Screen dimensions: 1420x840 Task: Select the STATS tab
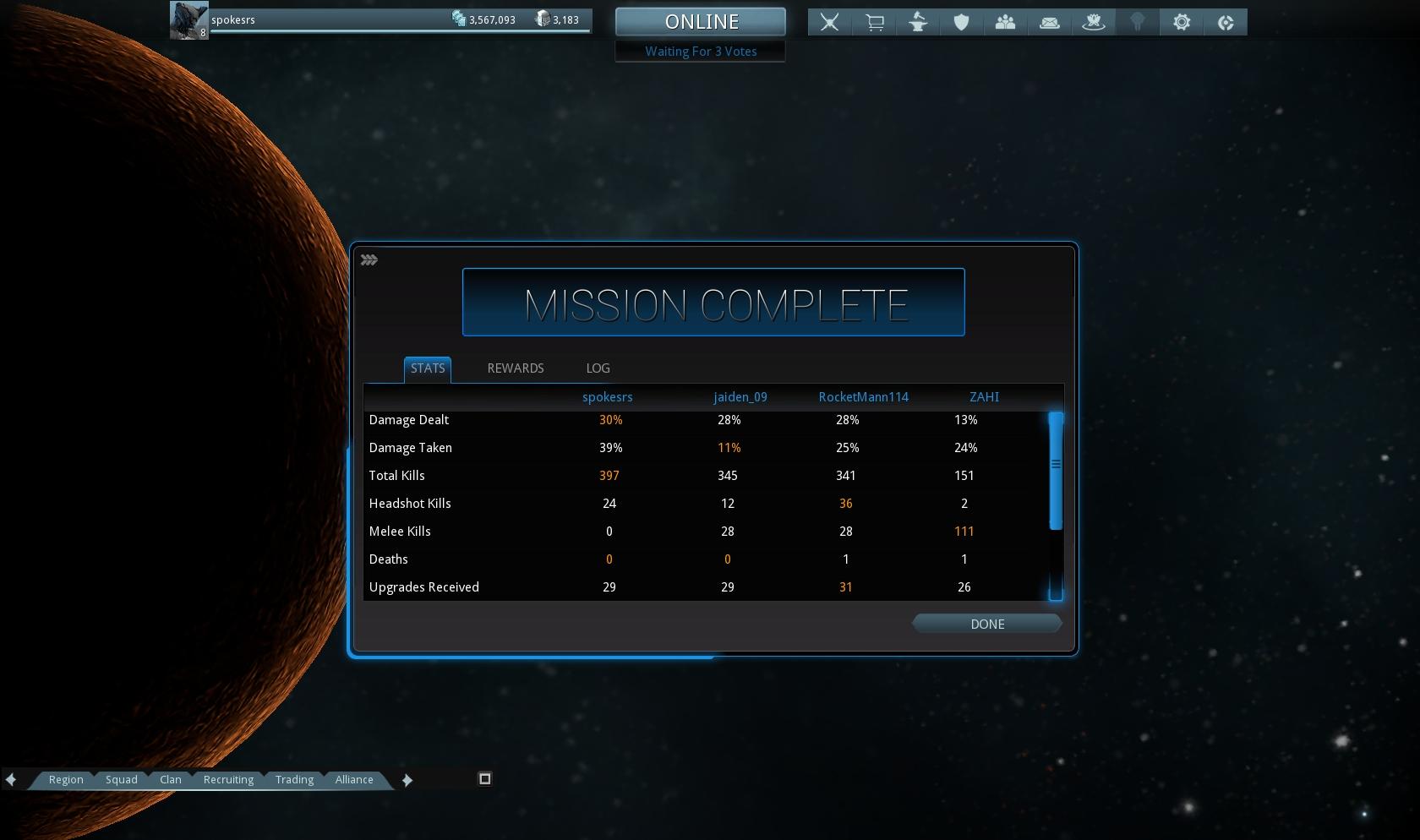pyautogui.click(x=428, y=368)
